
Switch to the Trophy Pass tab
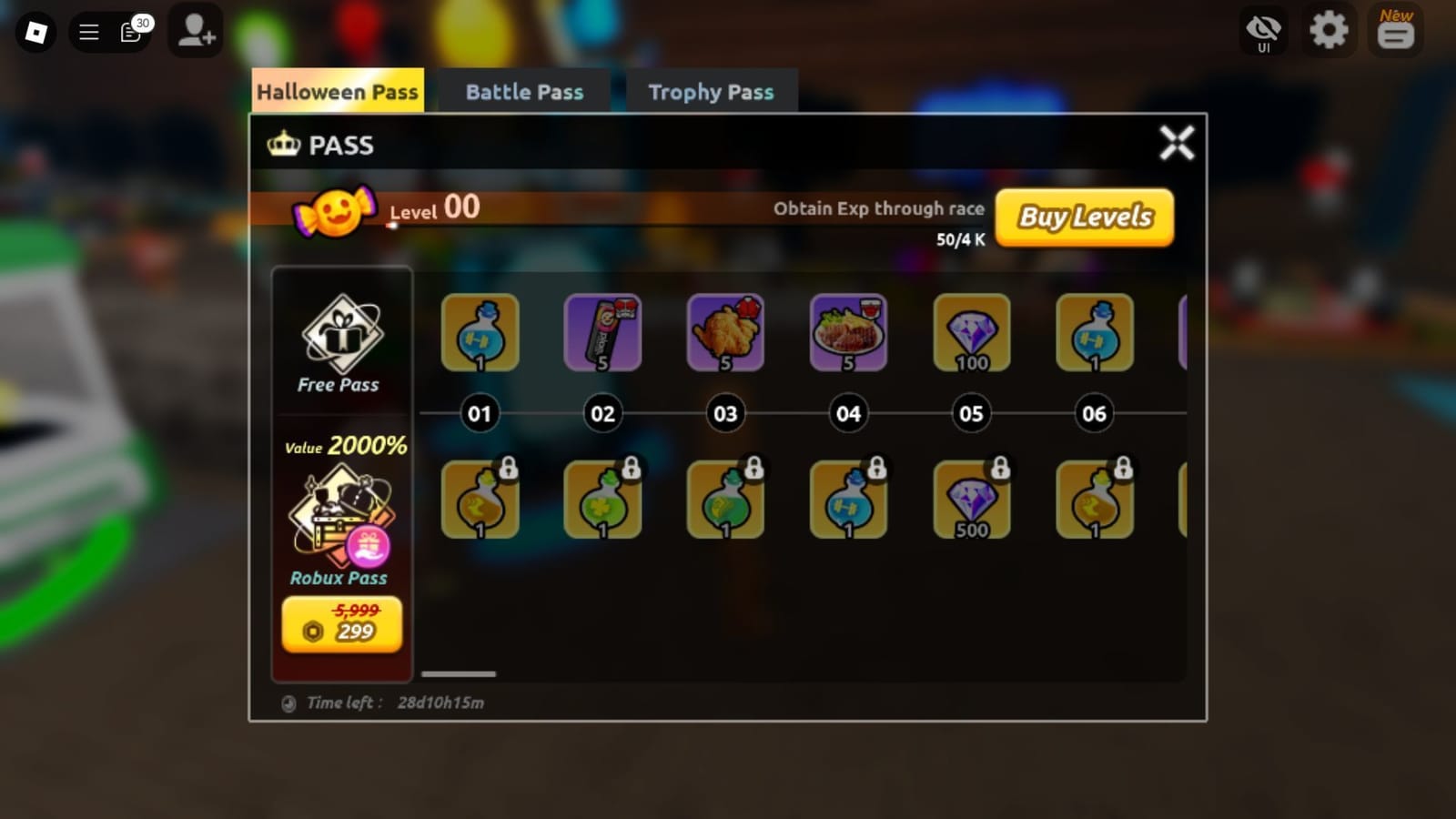[x=710, y=91]
